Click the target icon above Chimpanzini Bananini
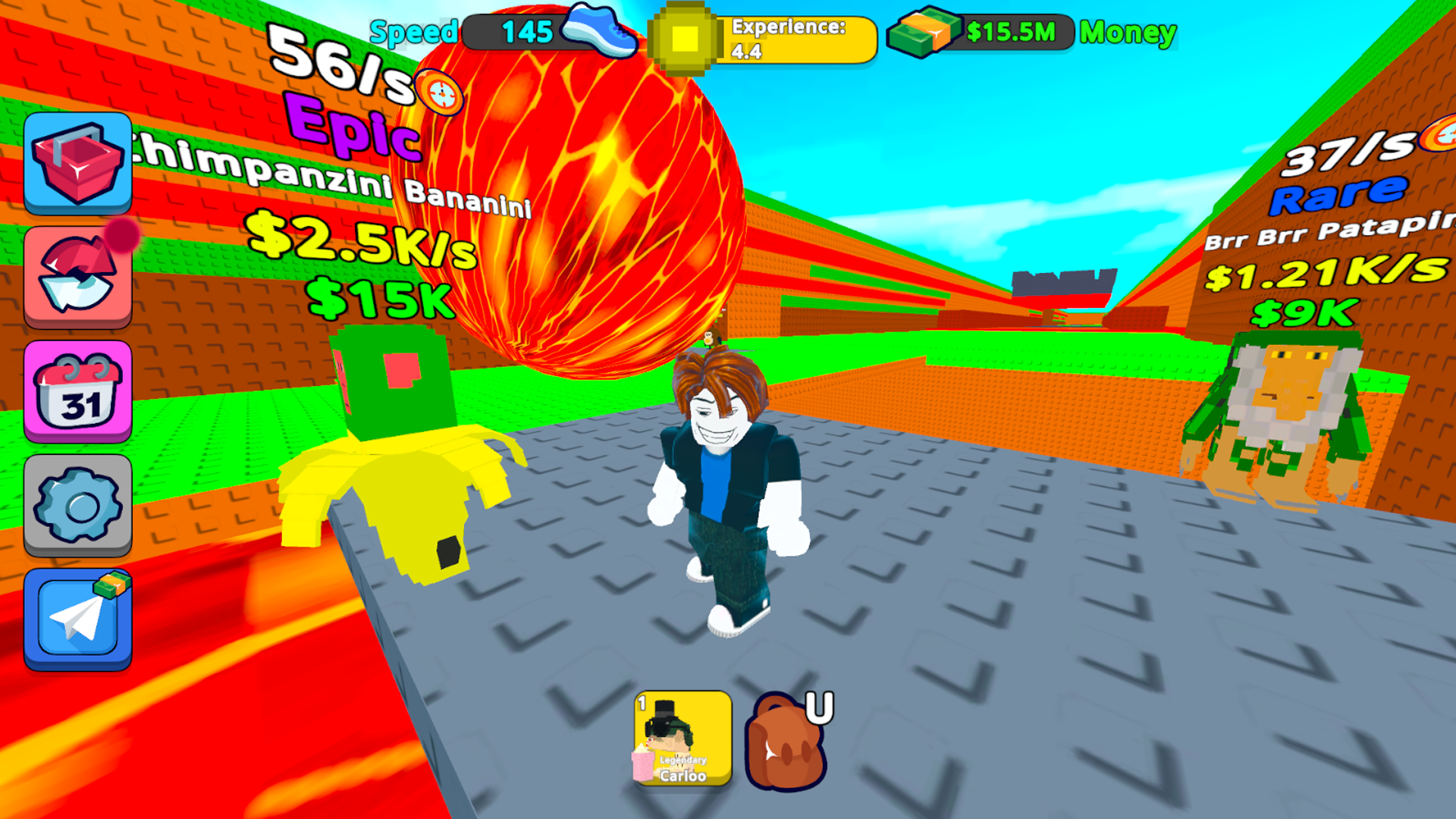Image resolution: width=1456 pixels, height=819 pixels. click(438, 93)
